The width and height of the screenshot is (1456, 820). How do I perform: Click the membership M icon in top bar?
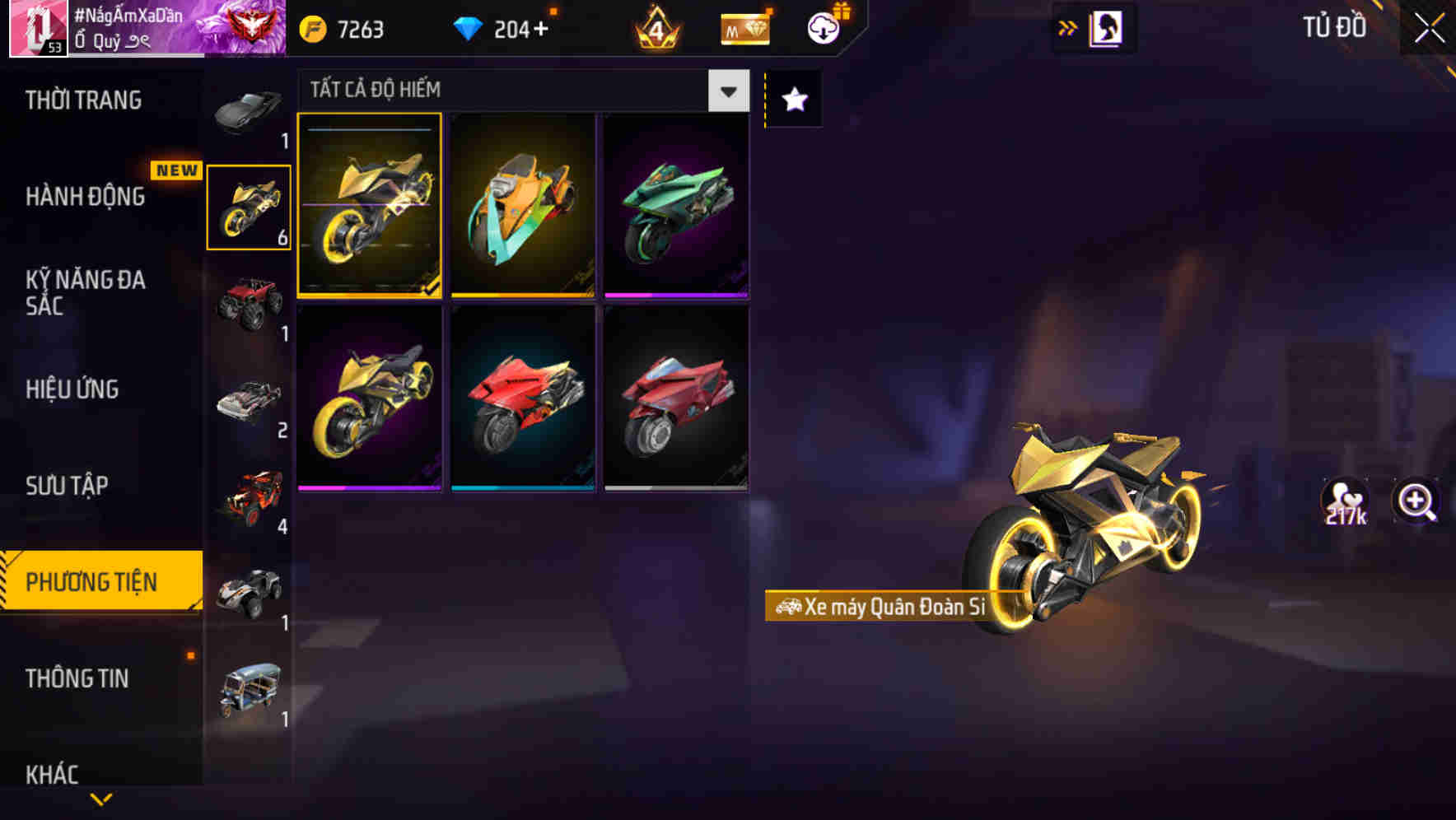pos(744,27)
